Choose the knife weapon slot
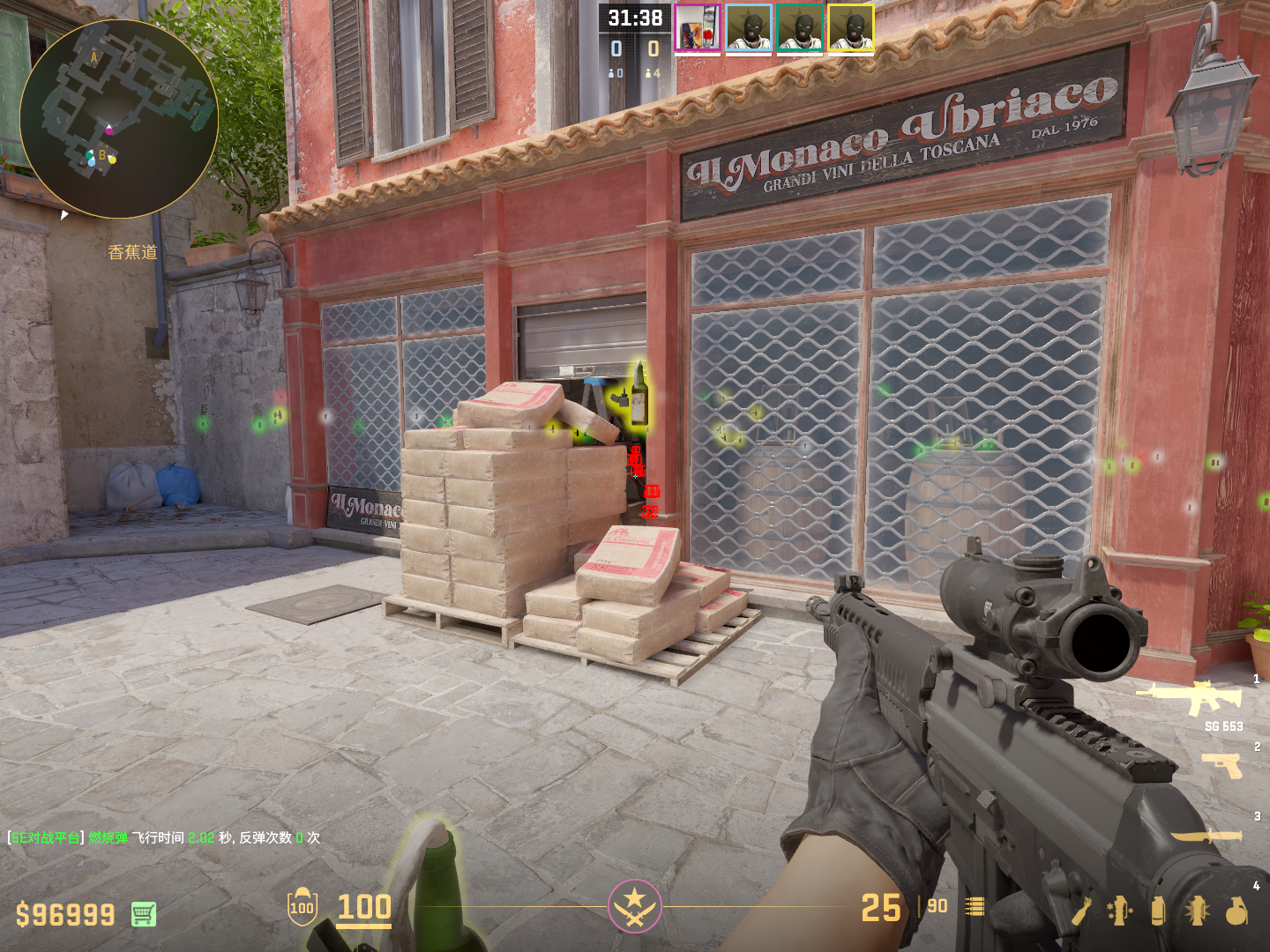Screen dimensions: 1270x952 (1206, 836)
